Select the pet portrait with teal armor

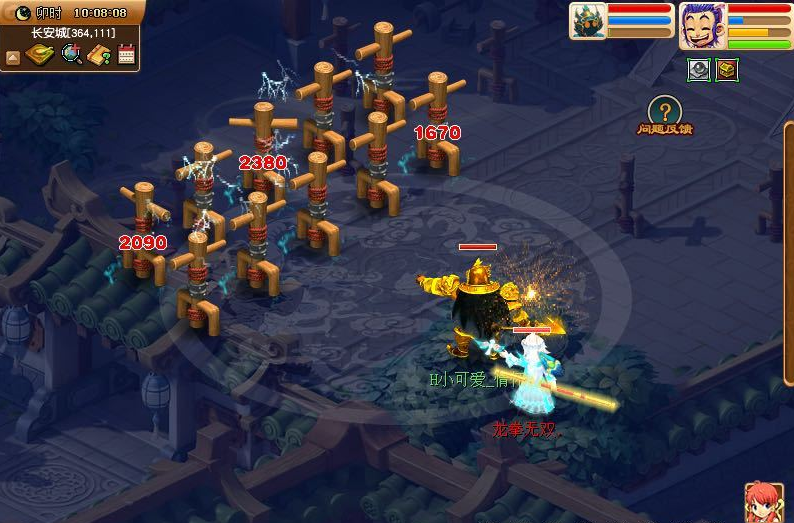coord(587,21)
